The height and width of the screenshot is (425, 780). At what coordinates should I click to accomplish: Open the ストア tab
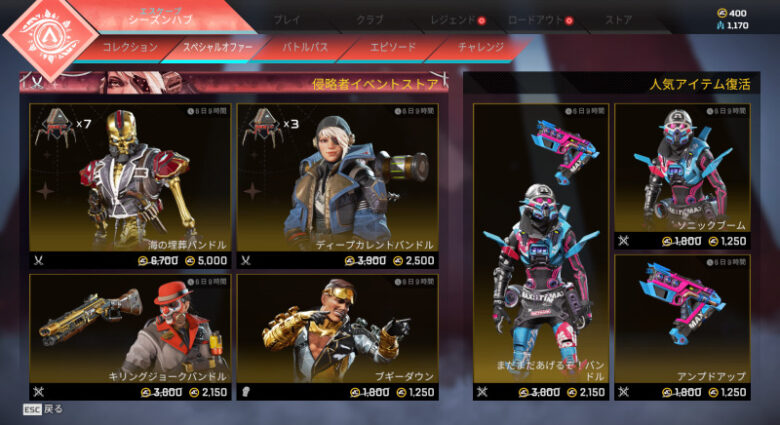click(618, 19)
